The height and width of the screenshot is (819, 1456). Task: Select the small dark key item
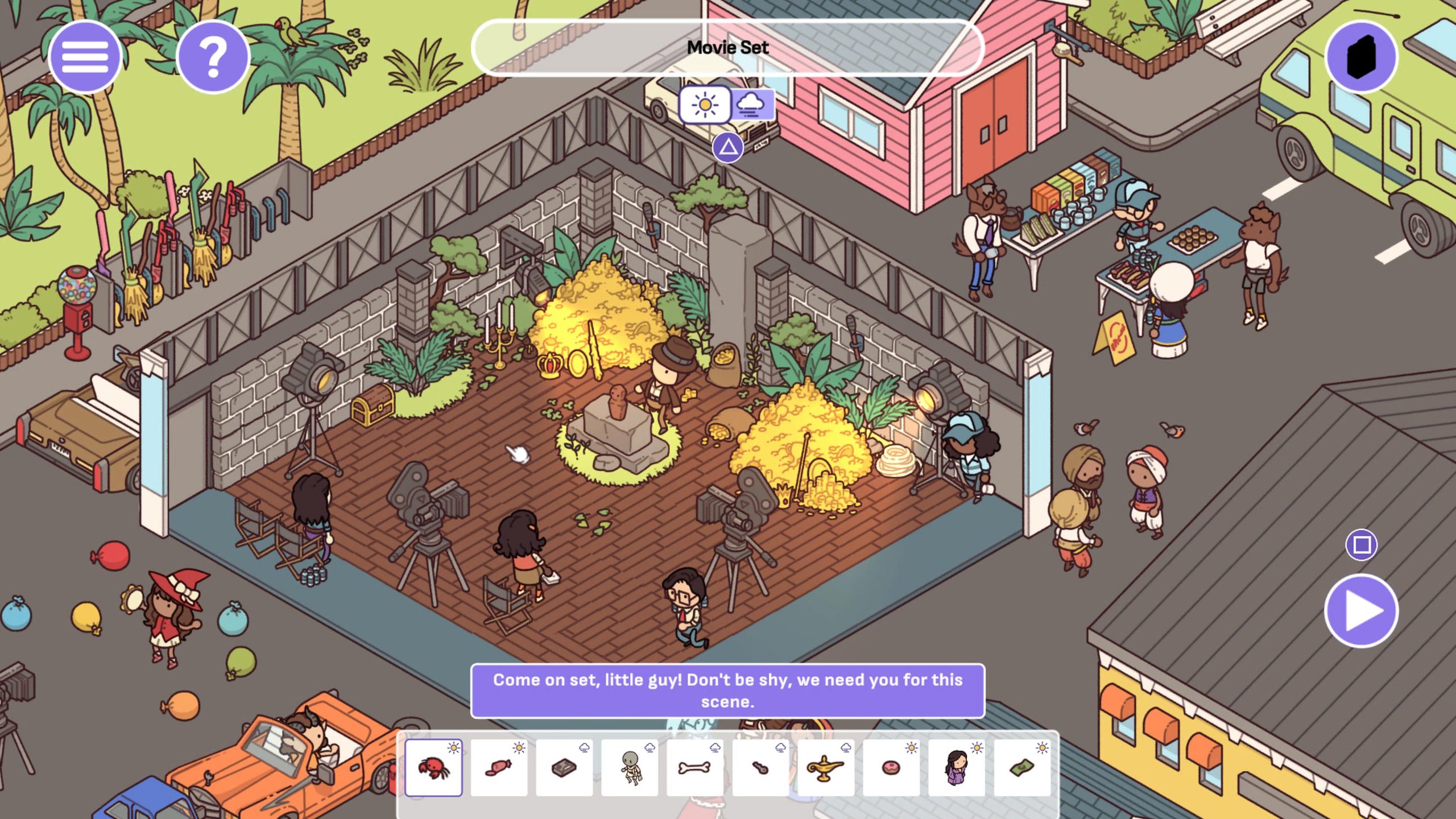coord(760,768)
